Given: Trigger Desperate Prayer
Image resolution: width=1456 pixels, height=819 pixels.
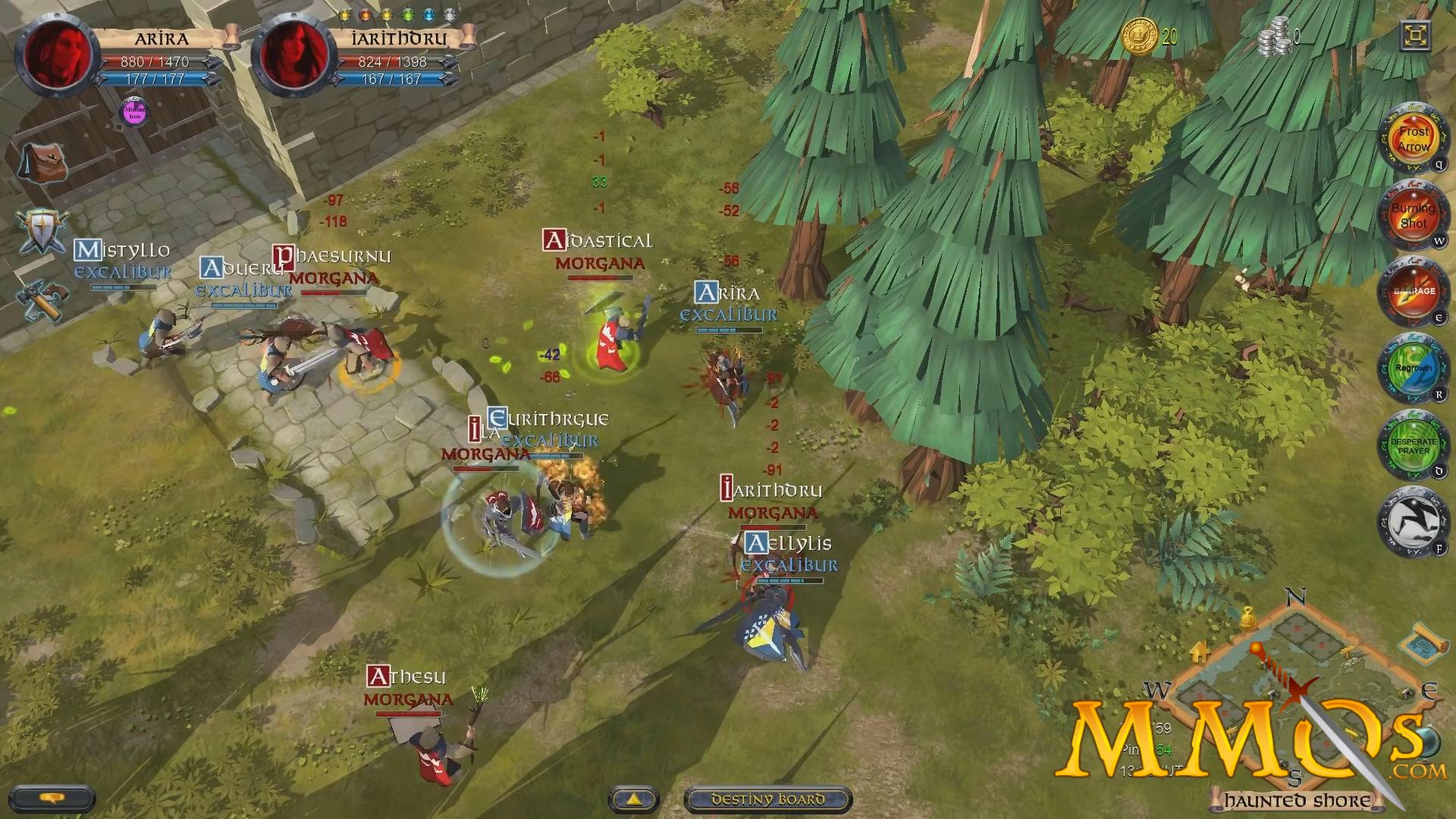Looking at the screenshot, I should 1414,446.
